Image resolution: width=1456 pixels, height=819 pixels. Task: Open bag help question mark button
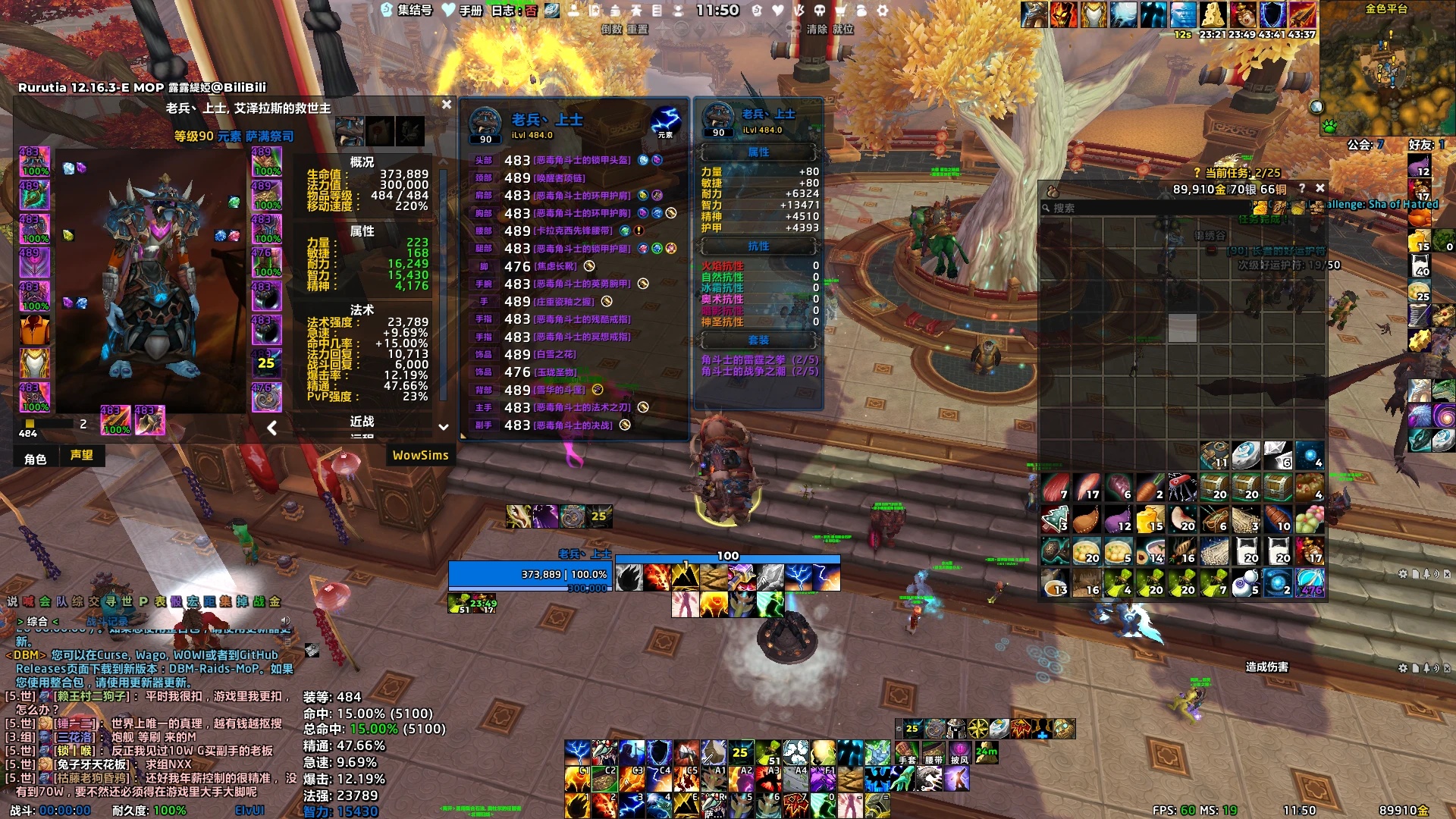coord(1302,188)
